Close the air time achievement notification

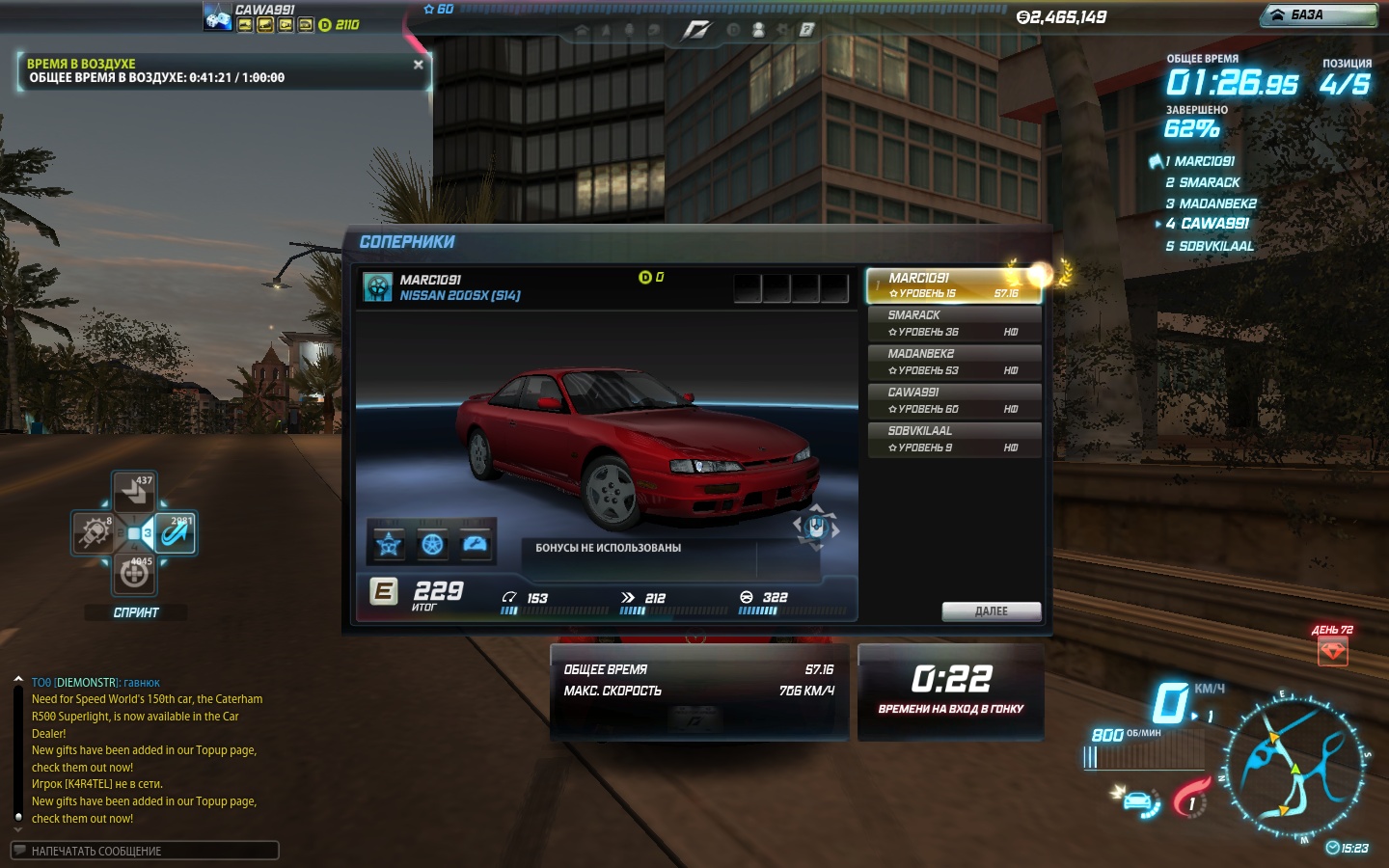pyautogui.click(x=418, y=65)
